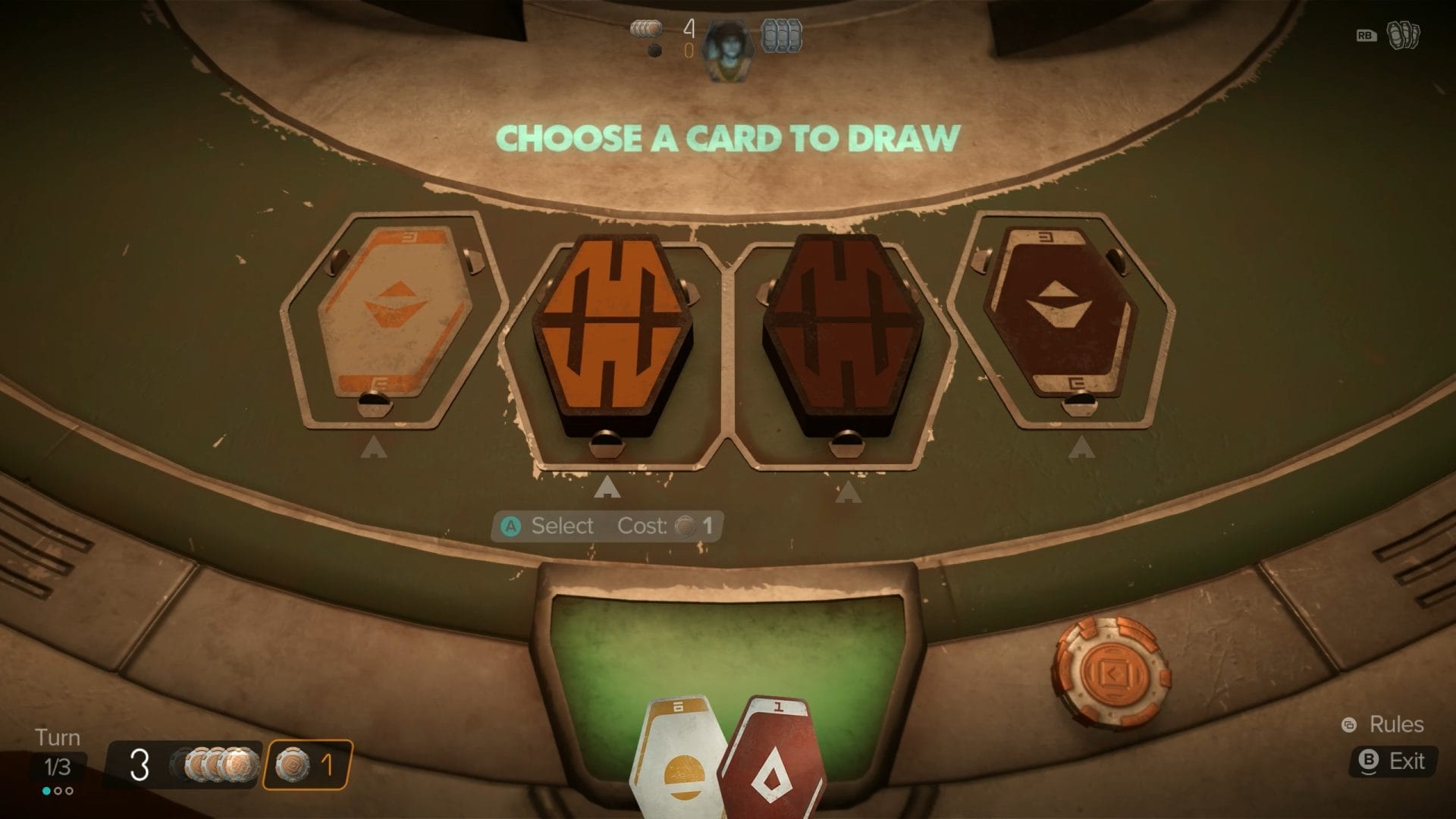Select the white sand card in hand

click(x=677, y=762)
